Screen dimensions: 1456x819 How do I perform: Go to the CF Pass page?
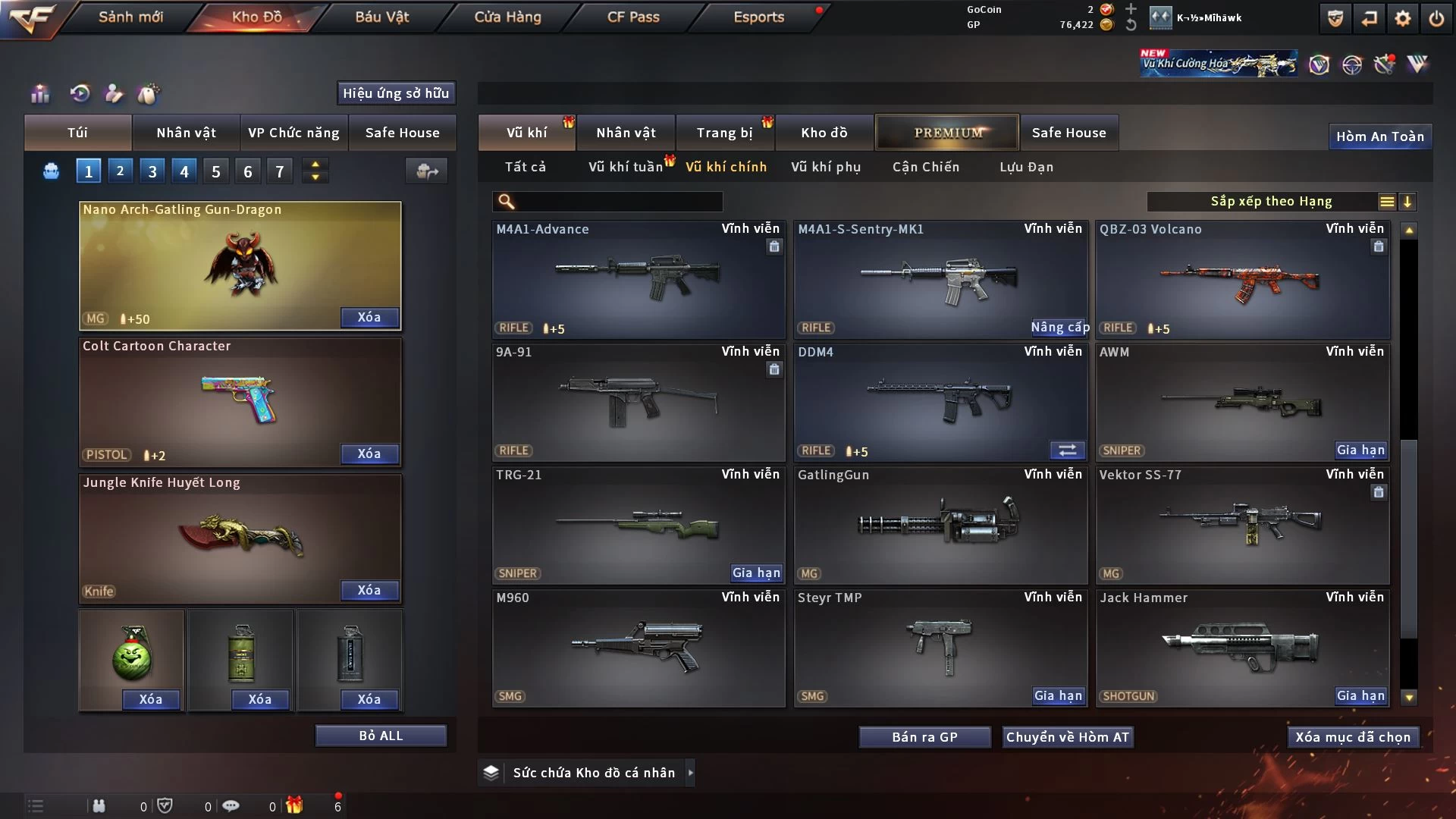(x=633, y=17)
